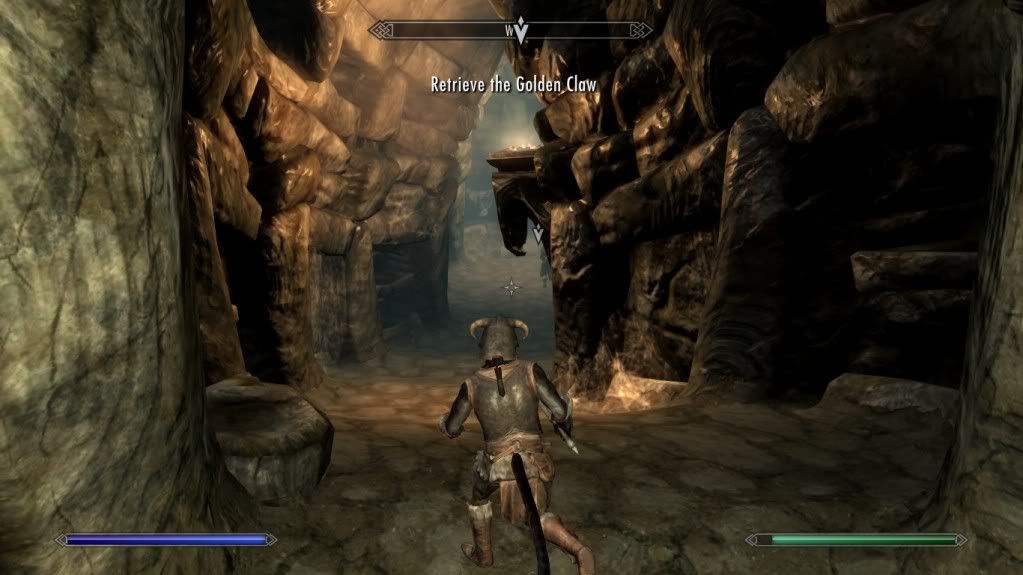Image resolution: width=1023 pixels, height=575 pixels.
Task: Select the Retrieve the Golden Claw objective
Action: [513, 85]
